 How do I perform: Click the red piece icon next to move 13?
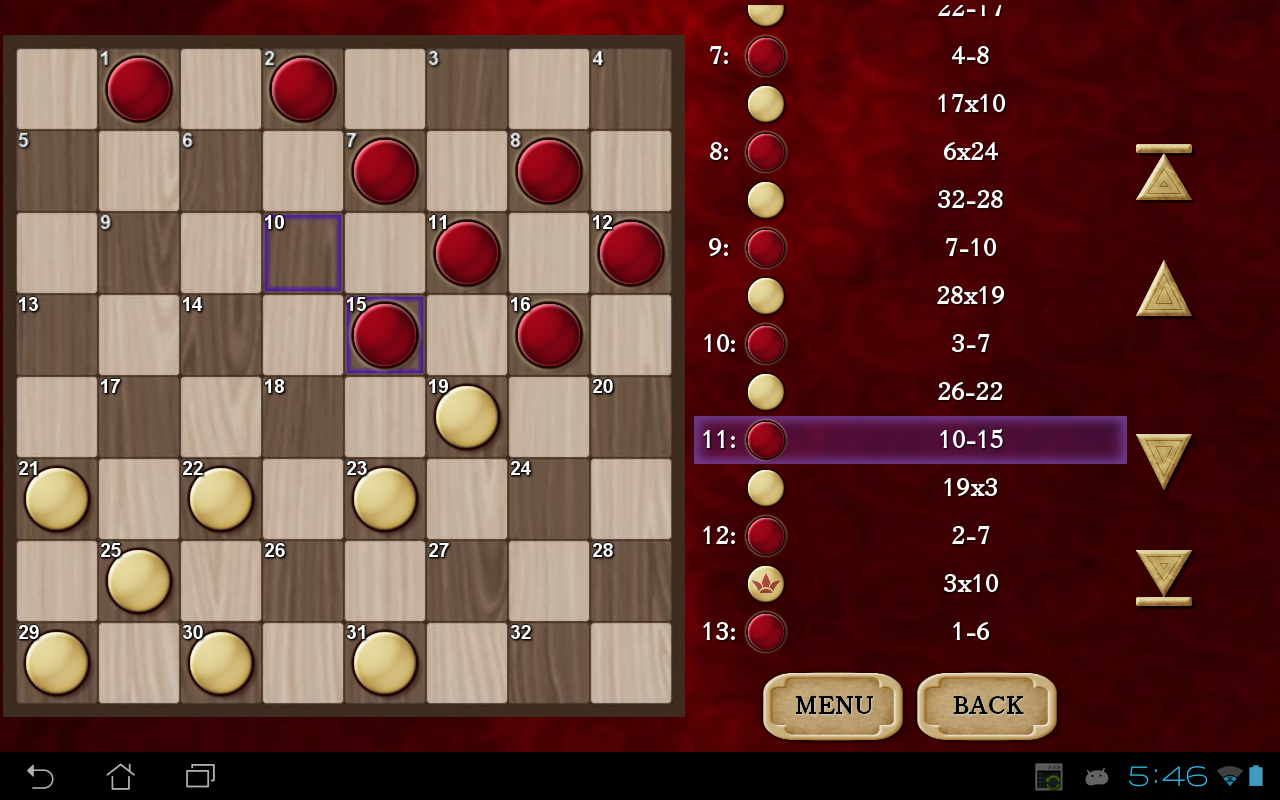[x=765, y=632]
